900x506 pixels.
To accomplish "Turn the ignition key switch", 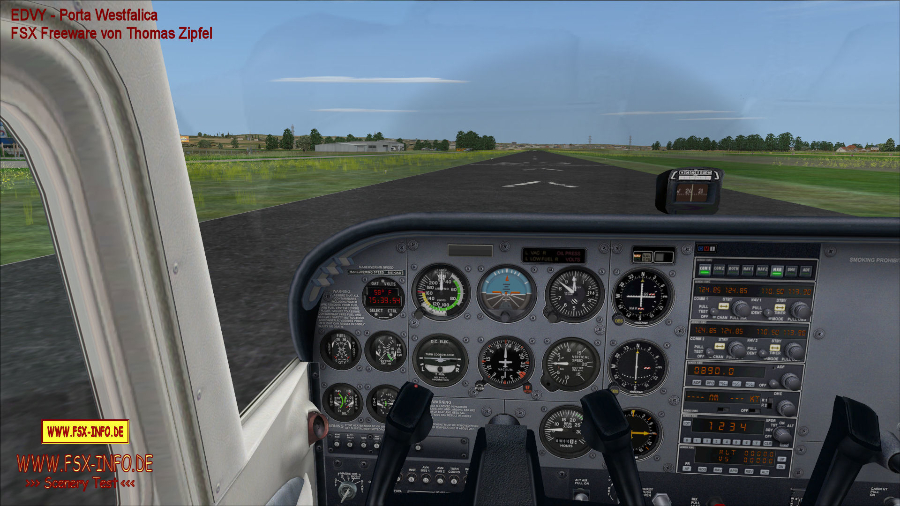I will 346,491.
